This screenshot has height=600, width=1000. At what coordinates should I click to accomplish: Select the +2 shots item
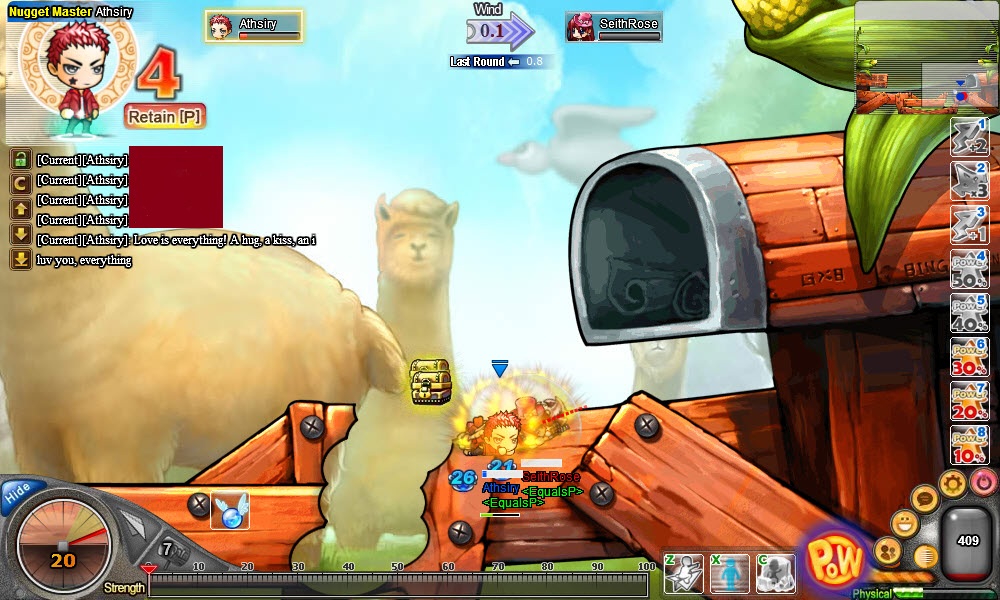(x=969, y=137)
